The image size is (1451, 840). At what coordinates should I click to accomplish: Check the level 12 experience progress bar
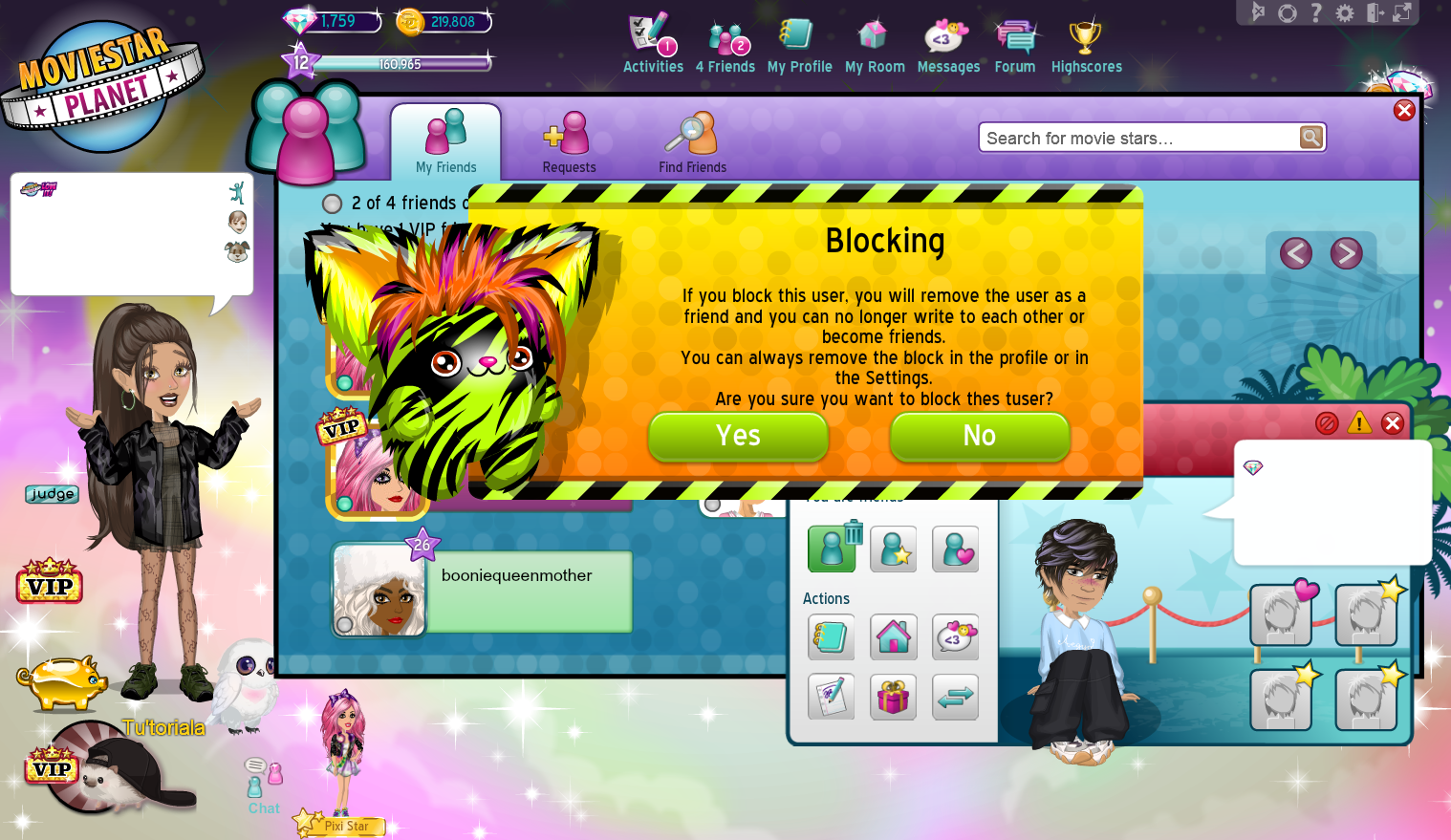click(x=401, y=62)
